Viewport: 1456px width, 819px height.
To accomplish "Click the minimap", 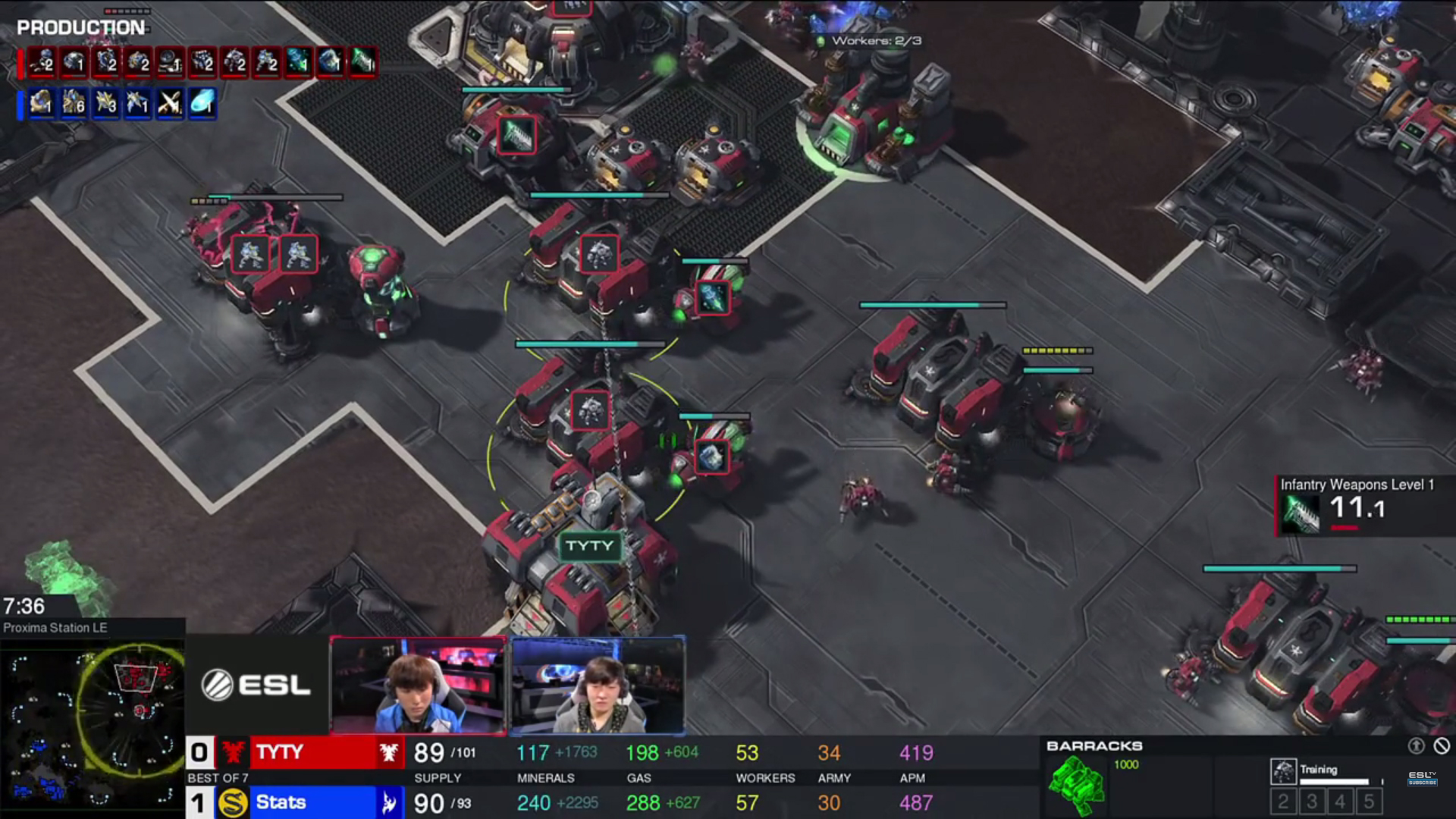I will [92, 724].
